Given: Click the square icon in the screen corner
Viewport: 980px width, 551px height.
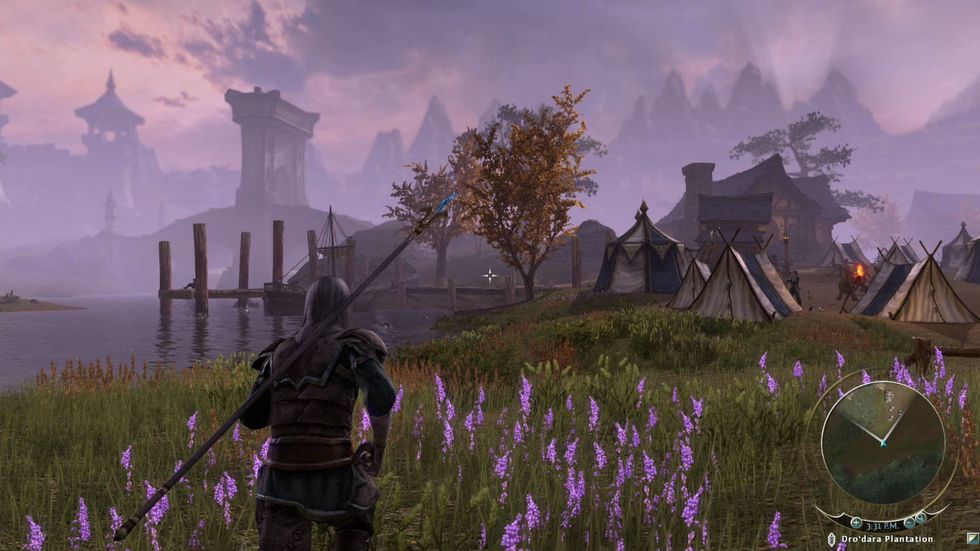Looking at the screenshot, I should coord(972,538).
